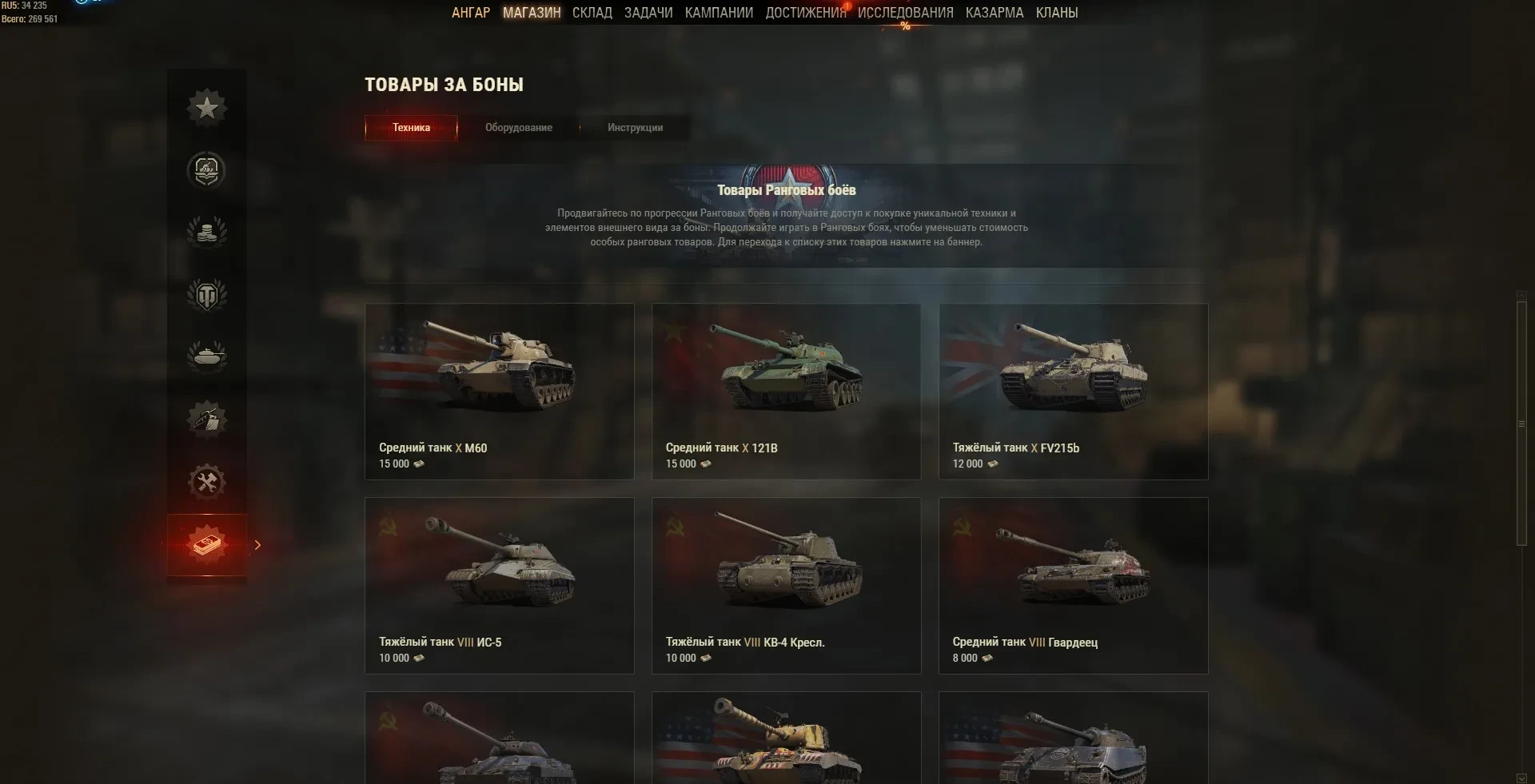This screenshot has height=784, width=1535.
Task: View the КВ-4 Кресл. tank offer
Action: (x=786, y=585)
